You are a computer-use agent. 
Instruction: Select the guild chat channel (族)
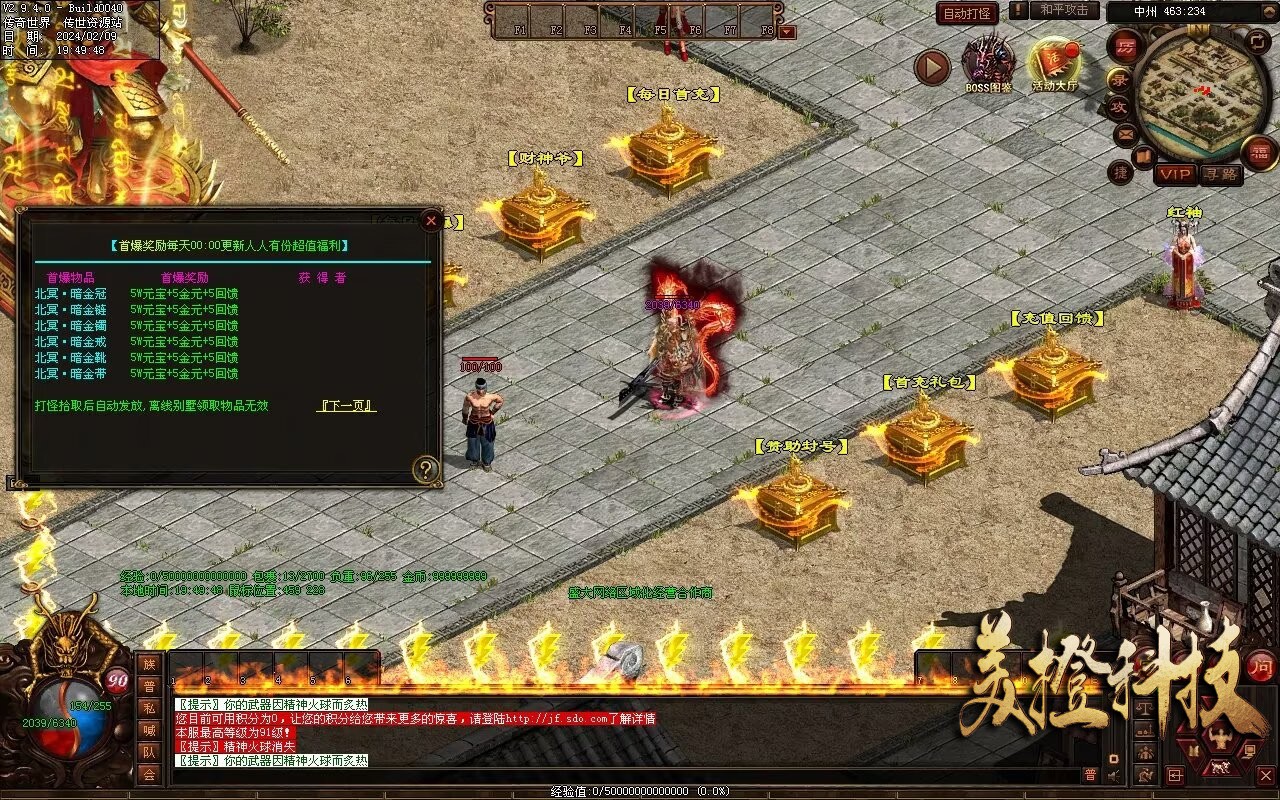coord(149,664)
